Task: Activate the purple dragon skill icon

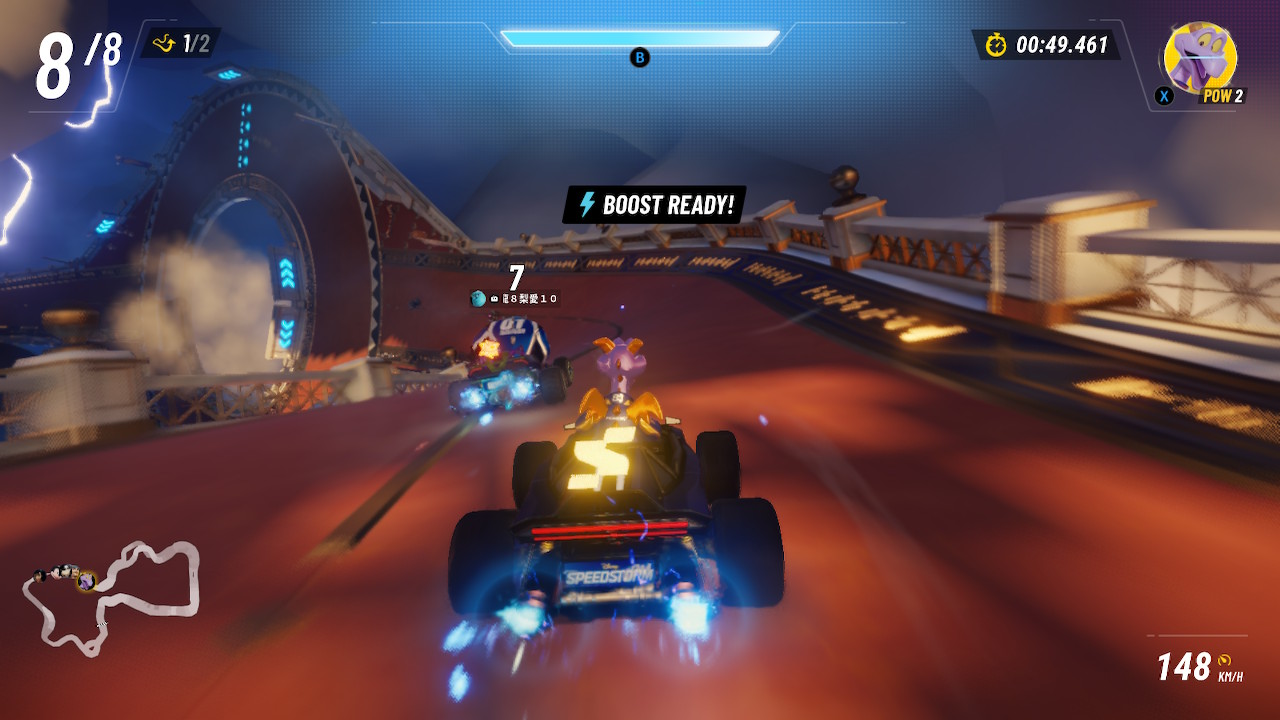Action: coord(1200,59)
